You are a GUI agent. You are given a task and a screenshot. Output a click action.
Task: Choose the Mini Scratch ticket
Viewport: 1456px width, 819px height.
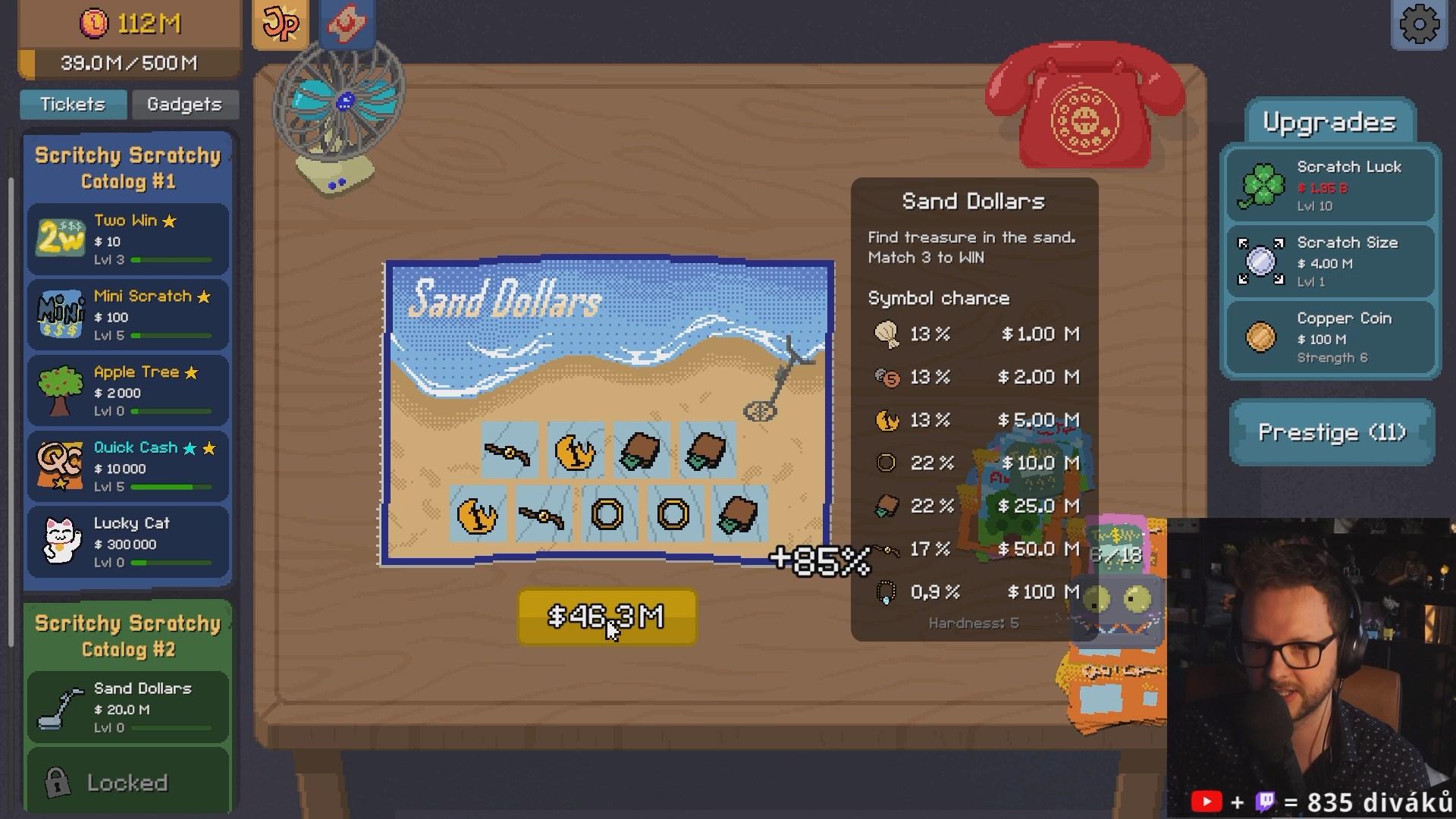tap(127, 315)
